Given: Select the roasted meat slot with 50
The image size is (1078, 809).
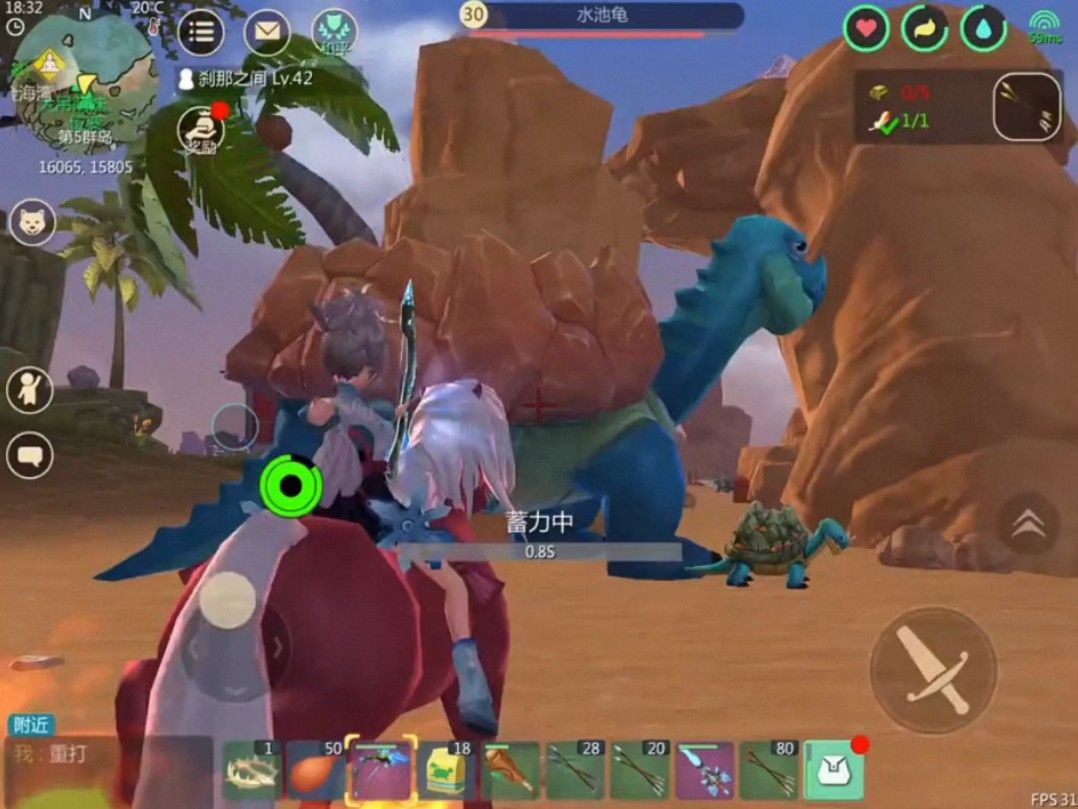Looking at the screenshot, I should click(315, 770).
